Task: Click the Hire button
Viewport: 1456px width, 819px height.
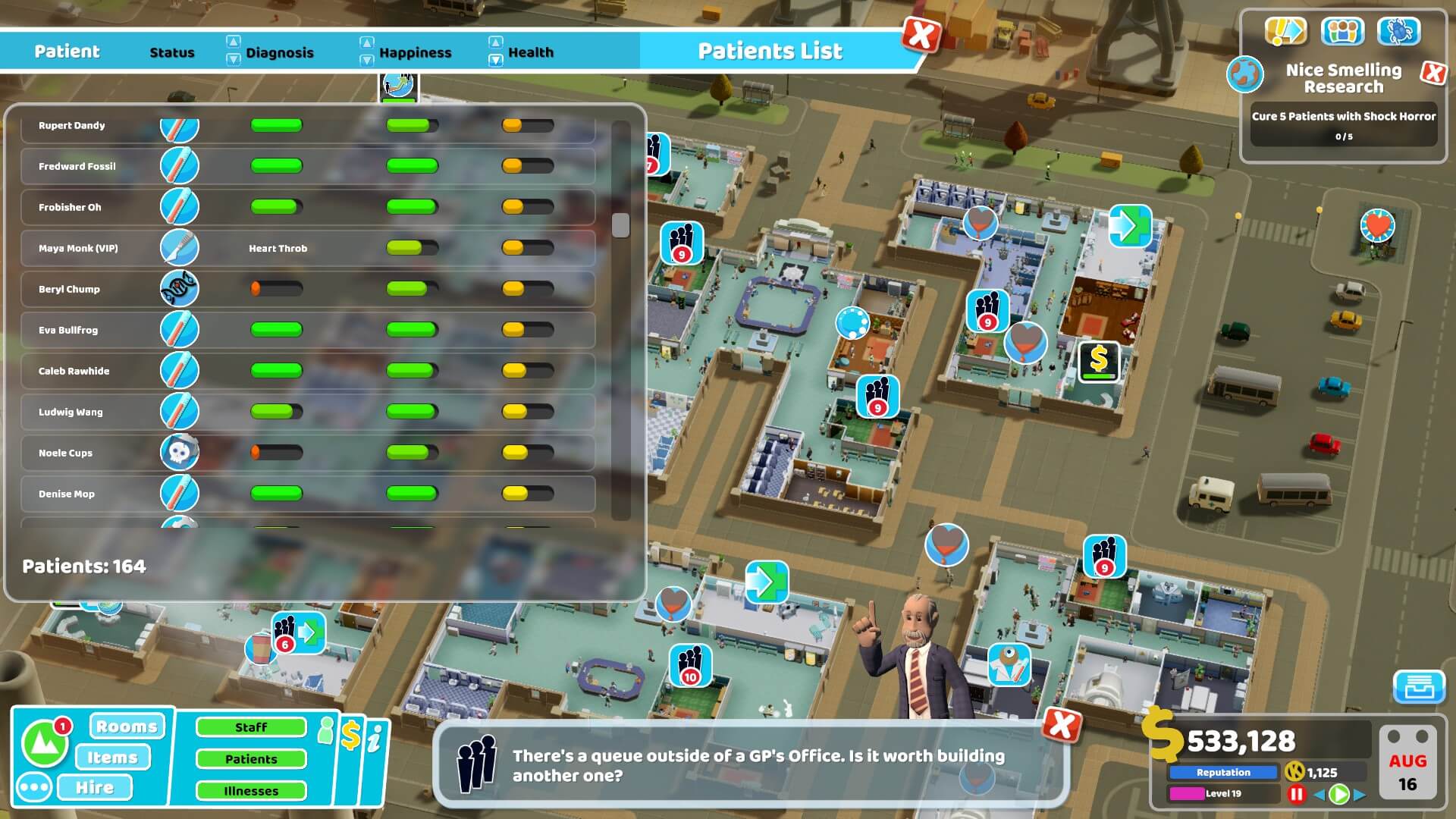Action: click(x=95, y=787)
